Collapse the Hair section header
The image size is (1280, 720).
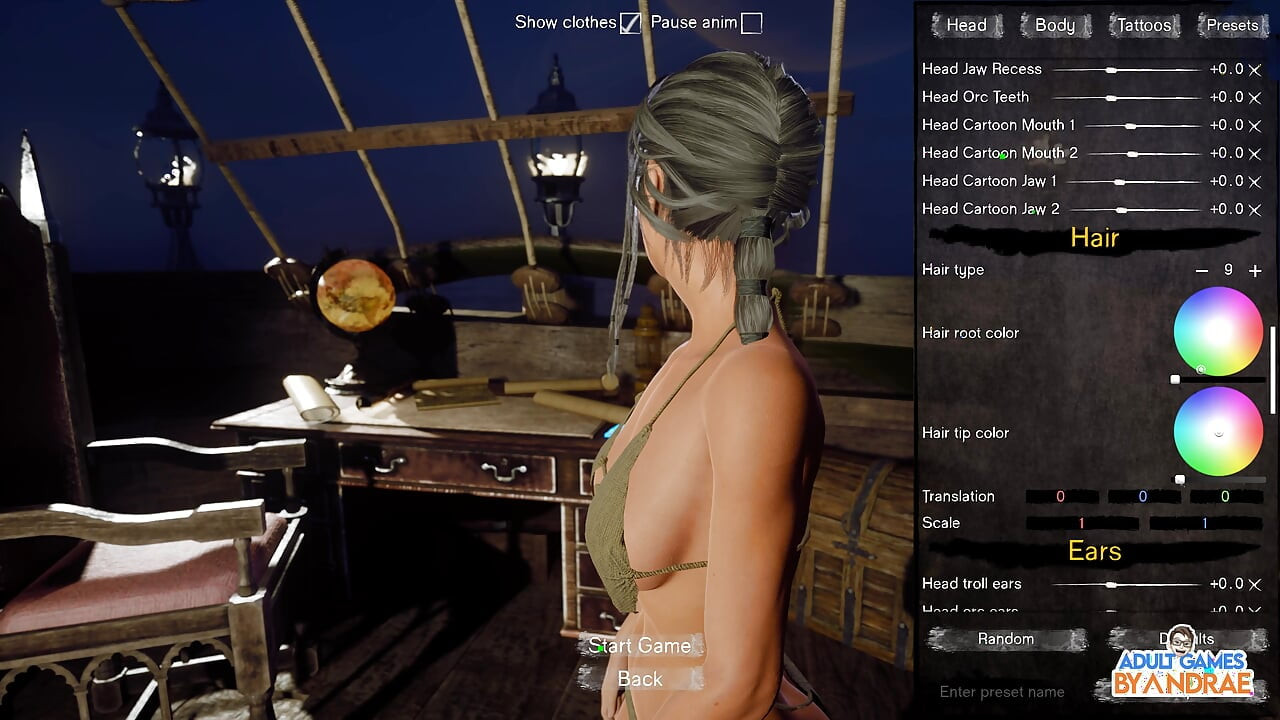pos(1093,238)
